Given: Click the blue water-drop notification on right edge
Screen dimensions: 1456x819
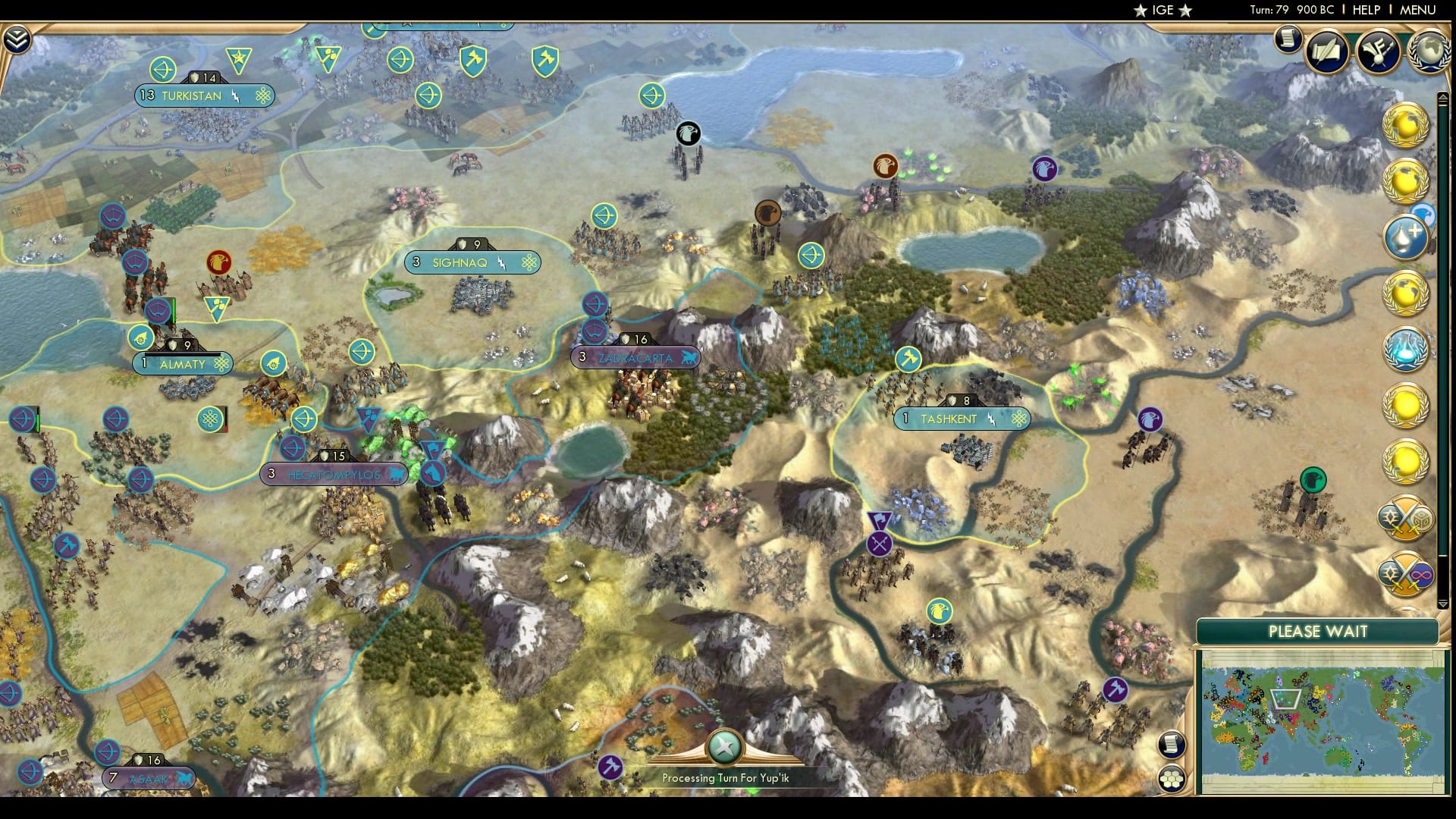Looking at the screenshot, I should click(1407, 237).
